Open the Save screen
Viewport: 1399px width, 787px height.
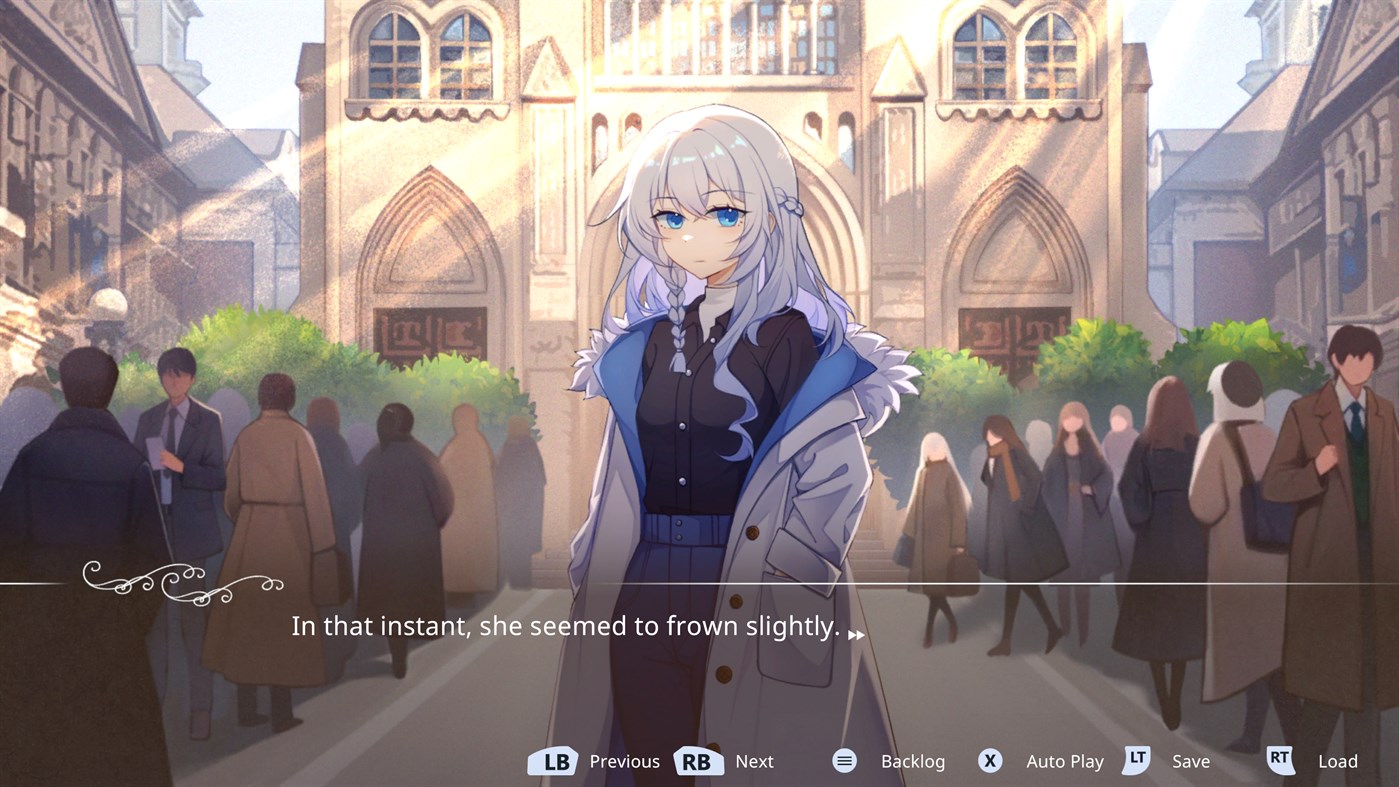1192,760
